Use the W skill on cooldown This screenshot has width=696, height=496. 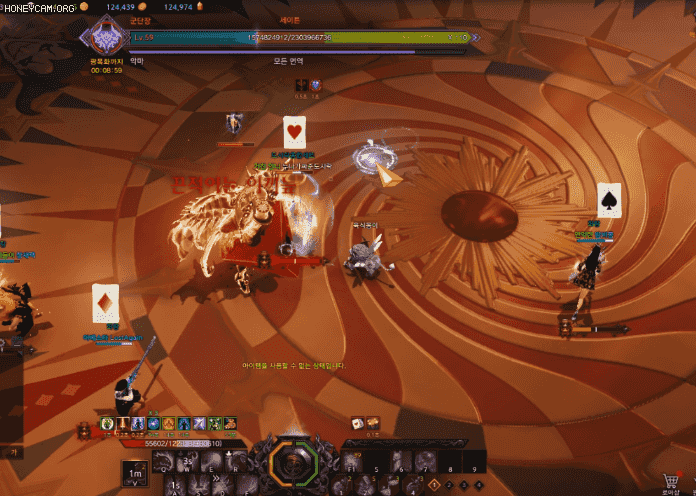coord(185,461)
